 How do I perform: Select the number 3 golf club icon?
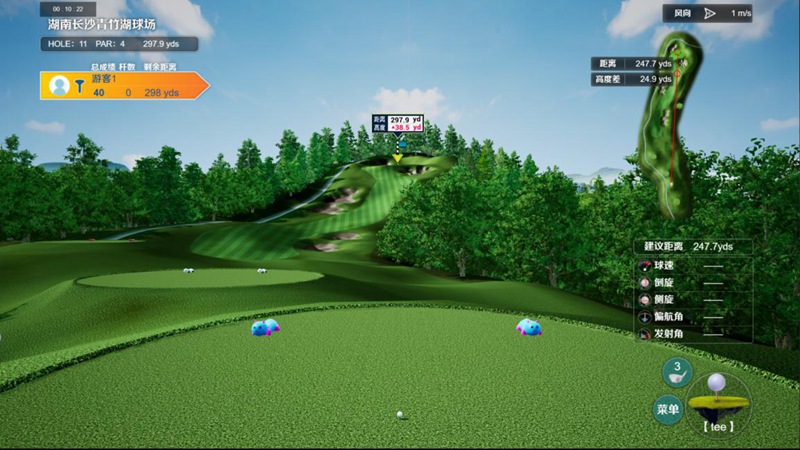pos(677,372)
